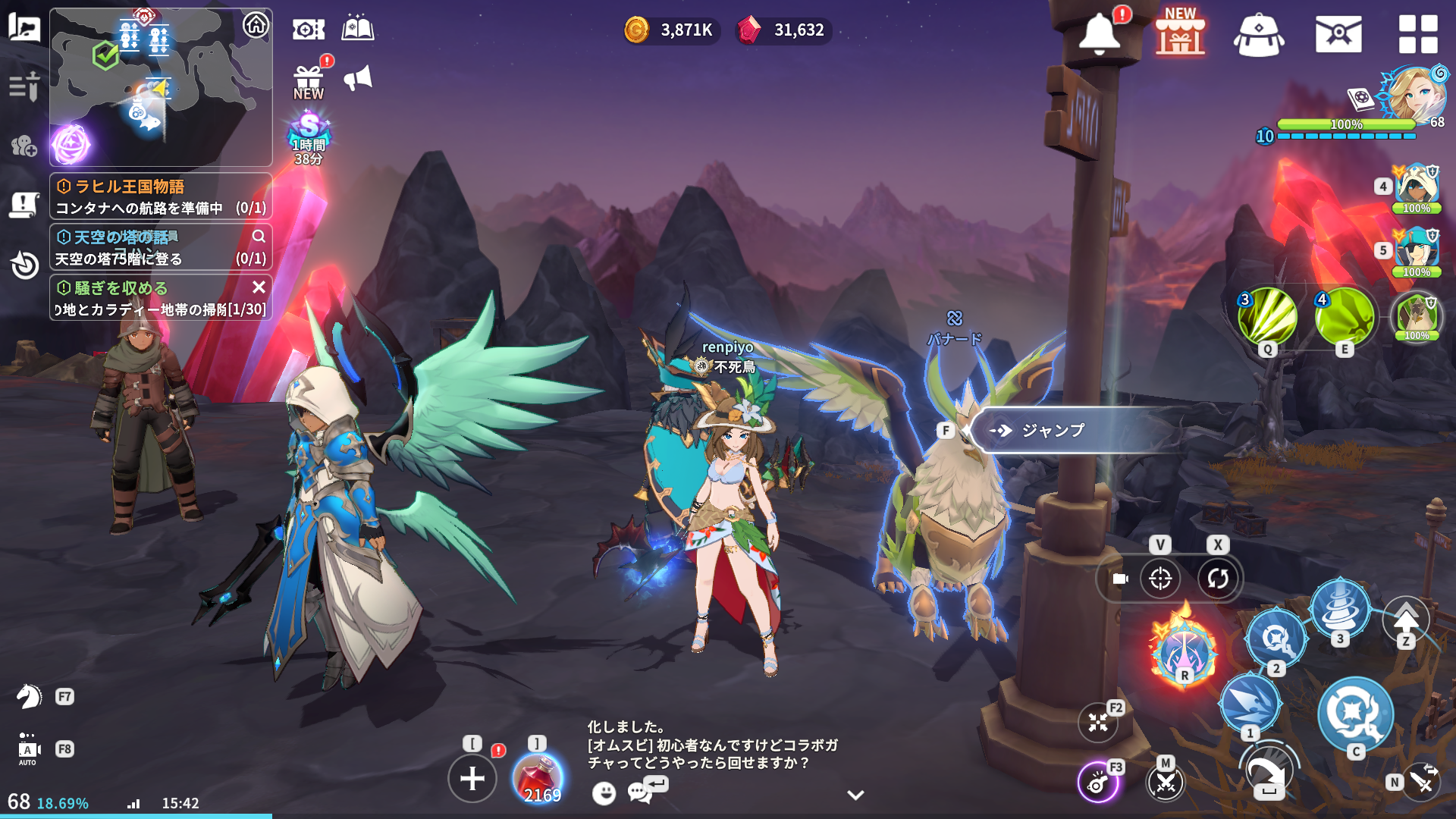The image size is (1456, 819).
Task: Open the emoji smiley button
Action: coord(604,793)
